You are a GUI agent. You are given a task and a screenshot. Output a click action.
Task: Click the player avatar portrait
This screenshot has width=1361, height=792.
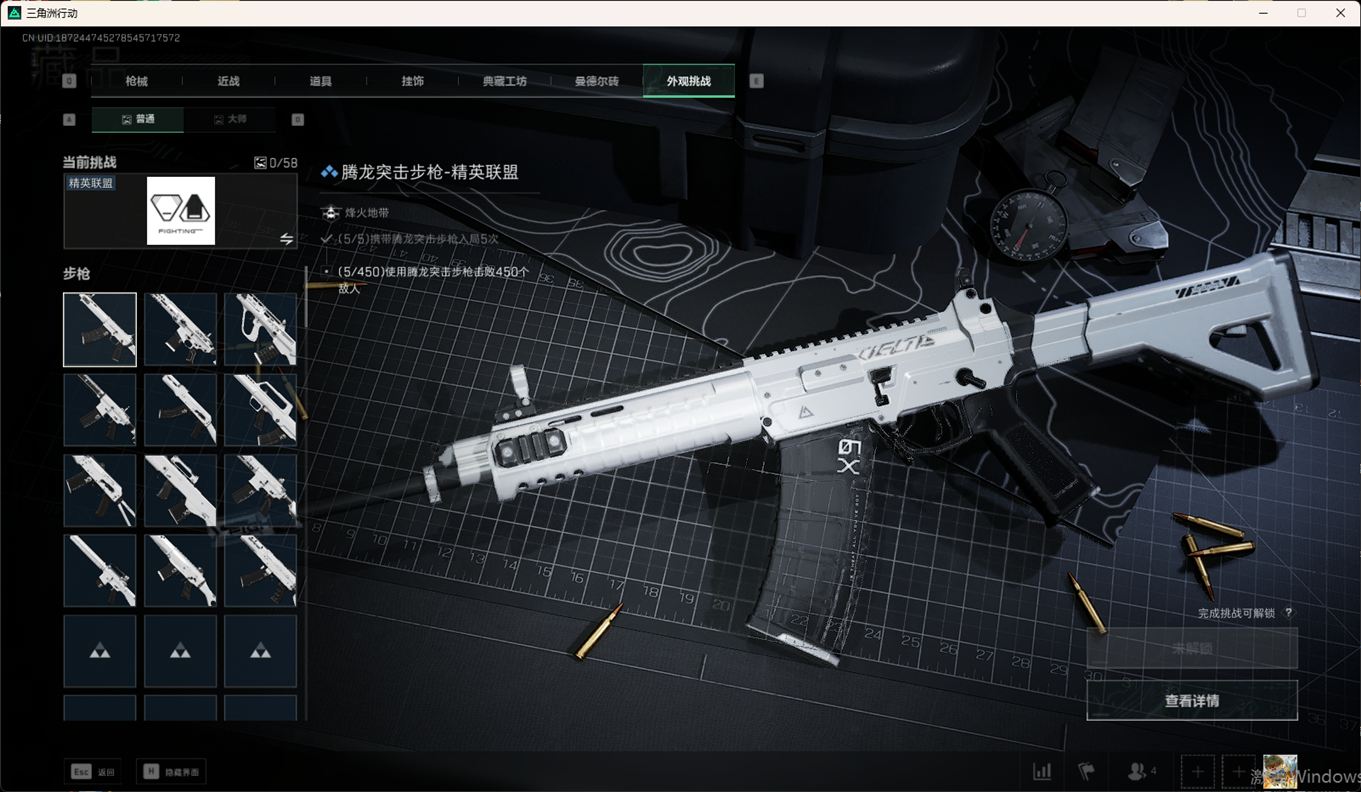tap(1280, 771)
